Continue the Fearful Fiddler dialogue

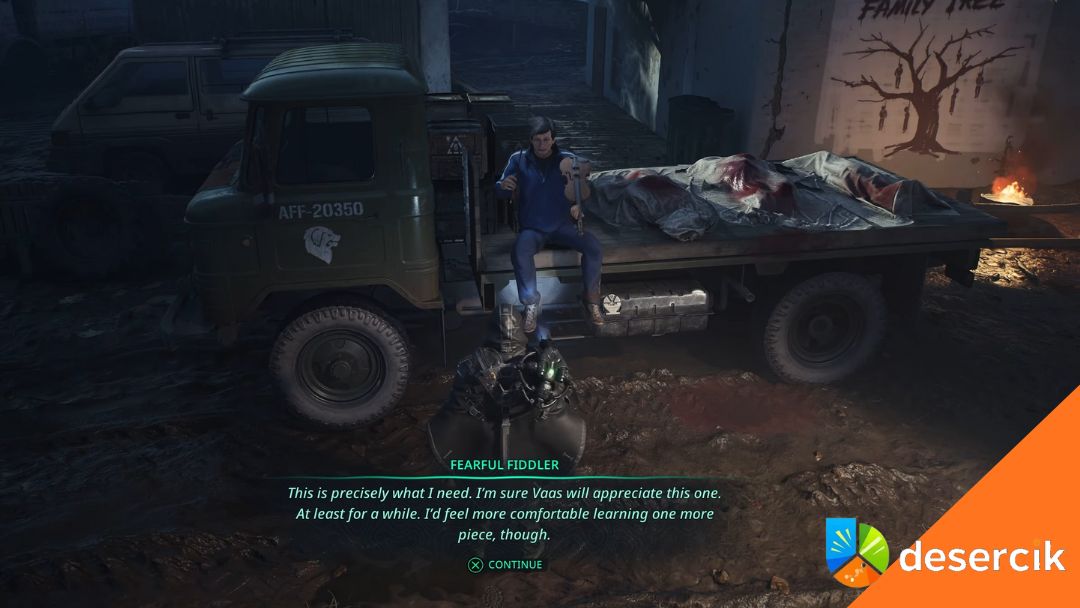tap(506, 565)
